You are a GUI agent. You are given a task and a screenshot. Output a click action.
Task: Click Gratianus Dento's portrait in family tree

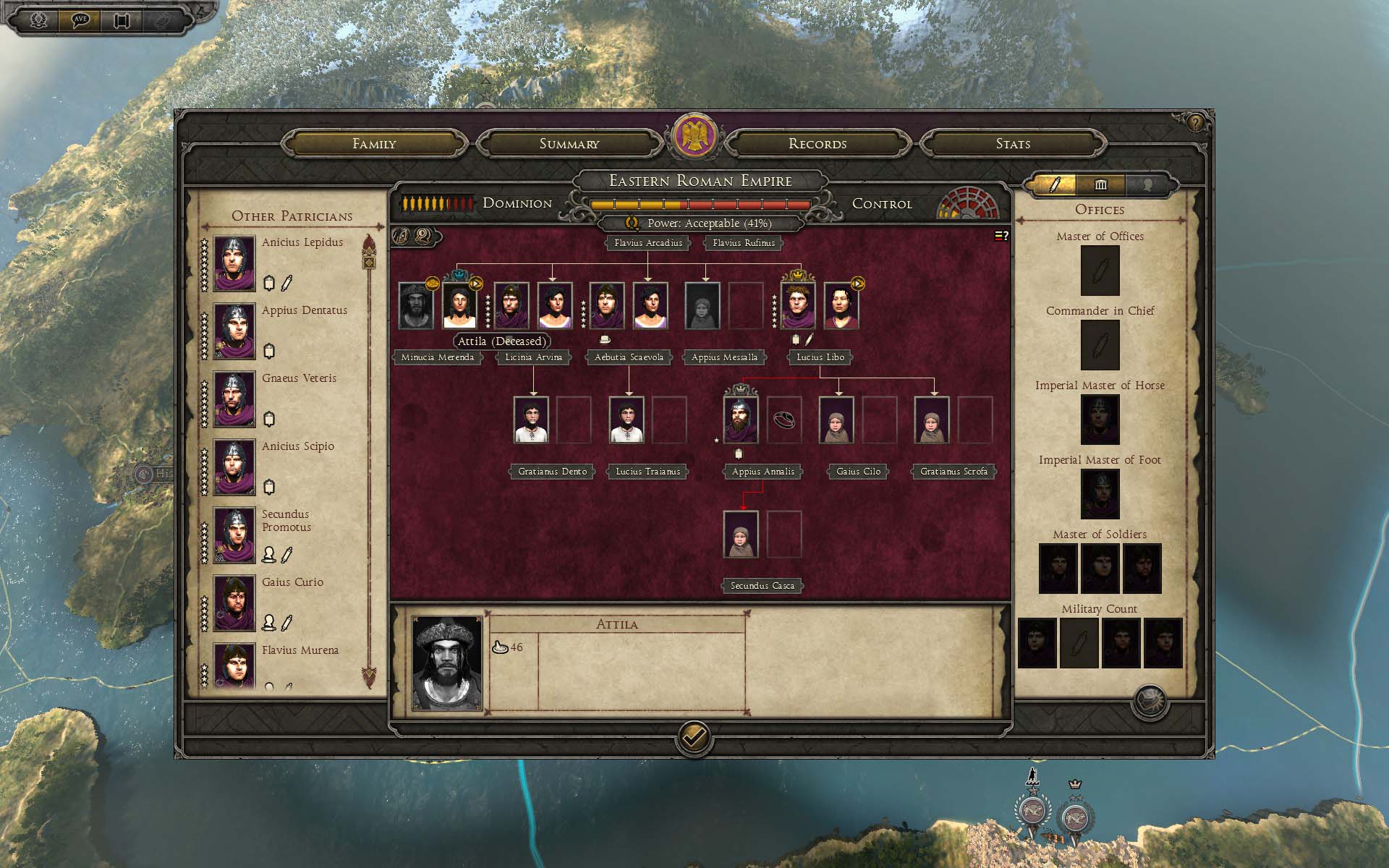click(x=531, y=420)
